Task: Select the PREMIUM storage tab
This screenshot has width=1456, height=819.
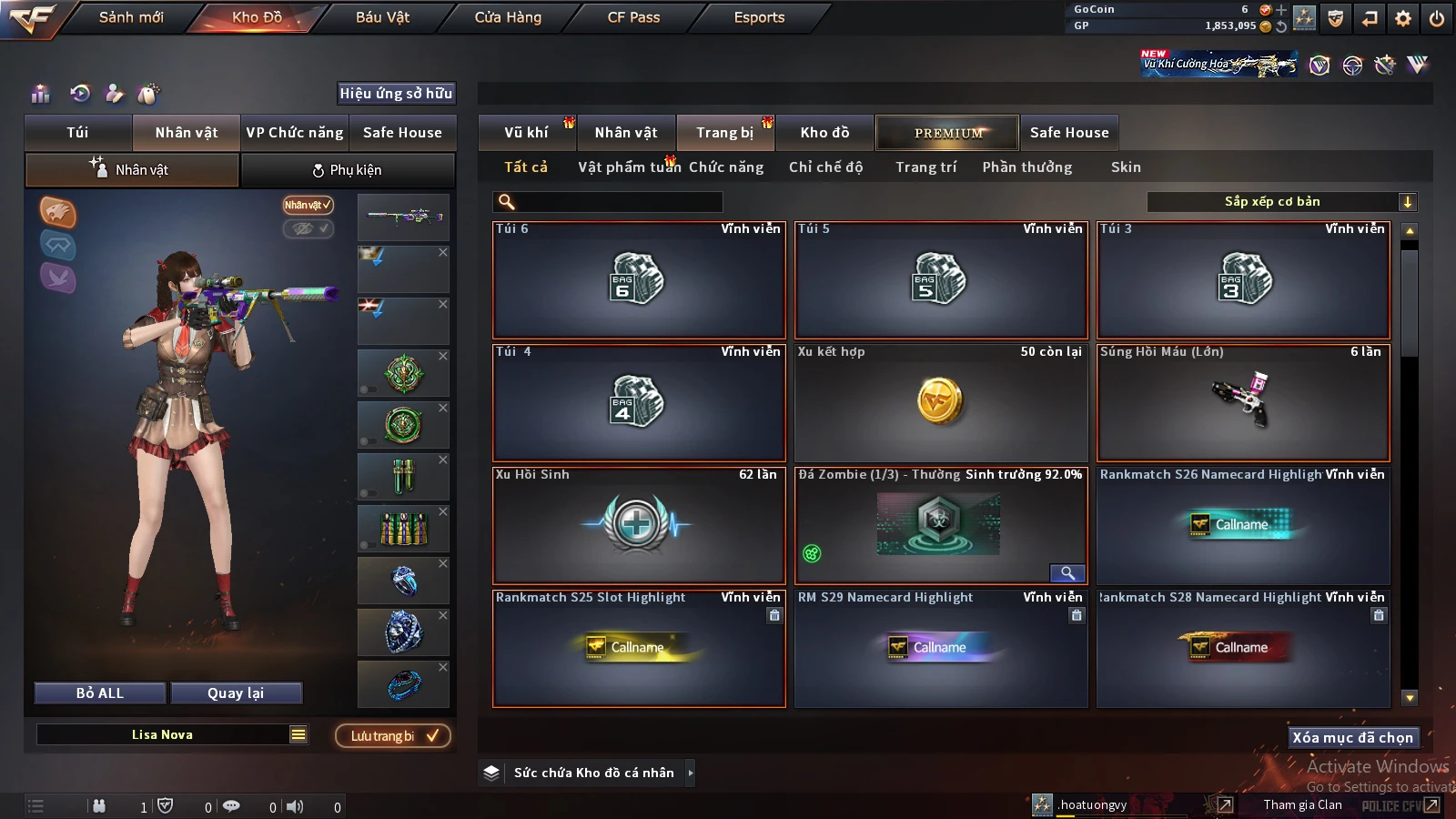Action: point(947,133)
